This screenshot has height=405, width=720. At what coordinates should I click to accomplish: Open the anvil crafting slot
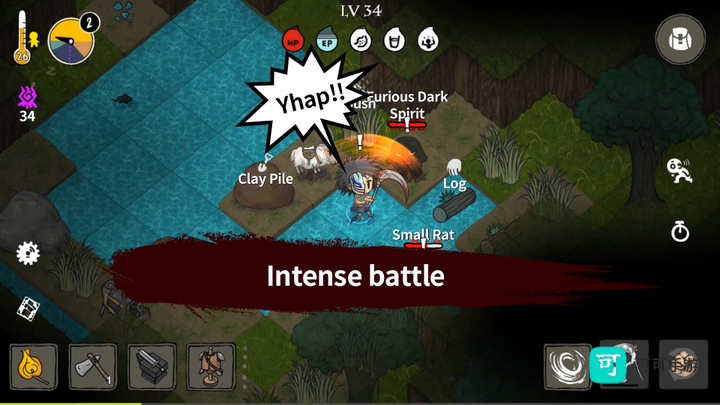[x=152, y=367]
